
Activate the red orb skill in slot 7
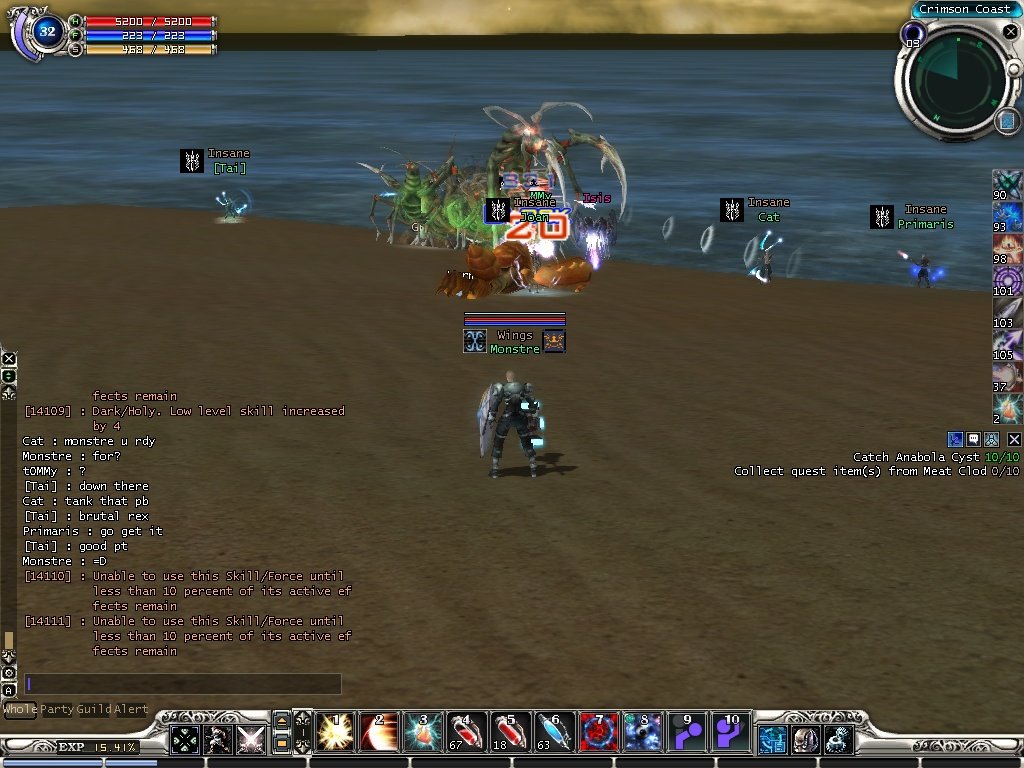point(599,732)
